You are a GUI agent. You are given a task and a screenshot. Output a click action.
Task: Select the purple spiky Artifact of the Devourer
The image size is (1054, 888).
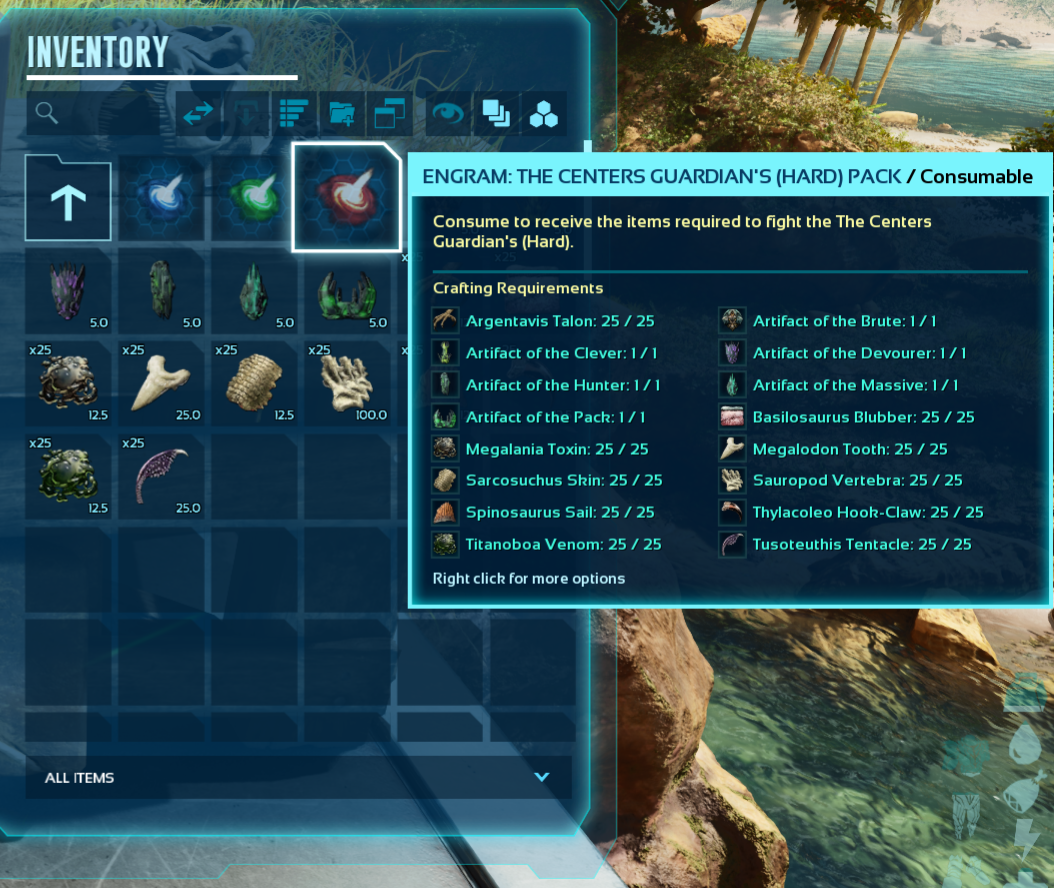67,291
